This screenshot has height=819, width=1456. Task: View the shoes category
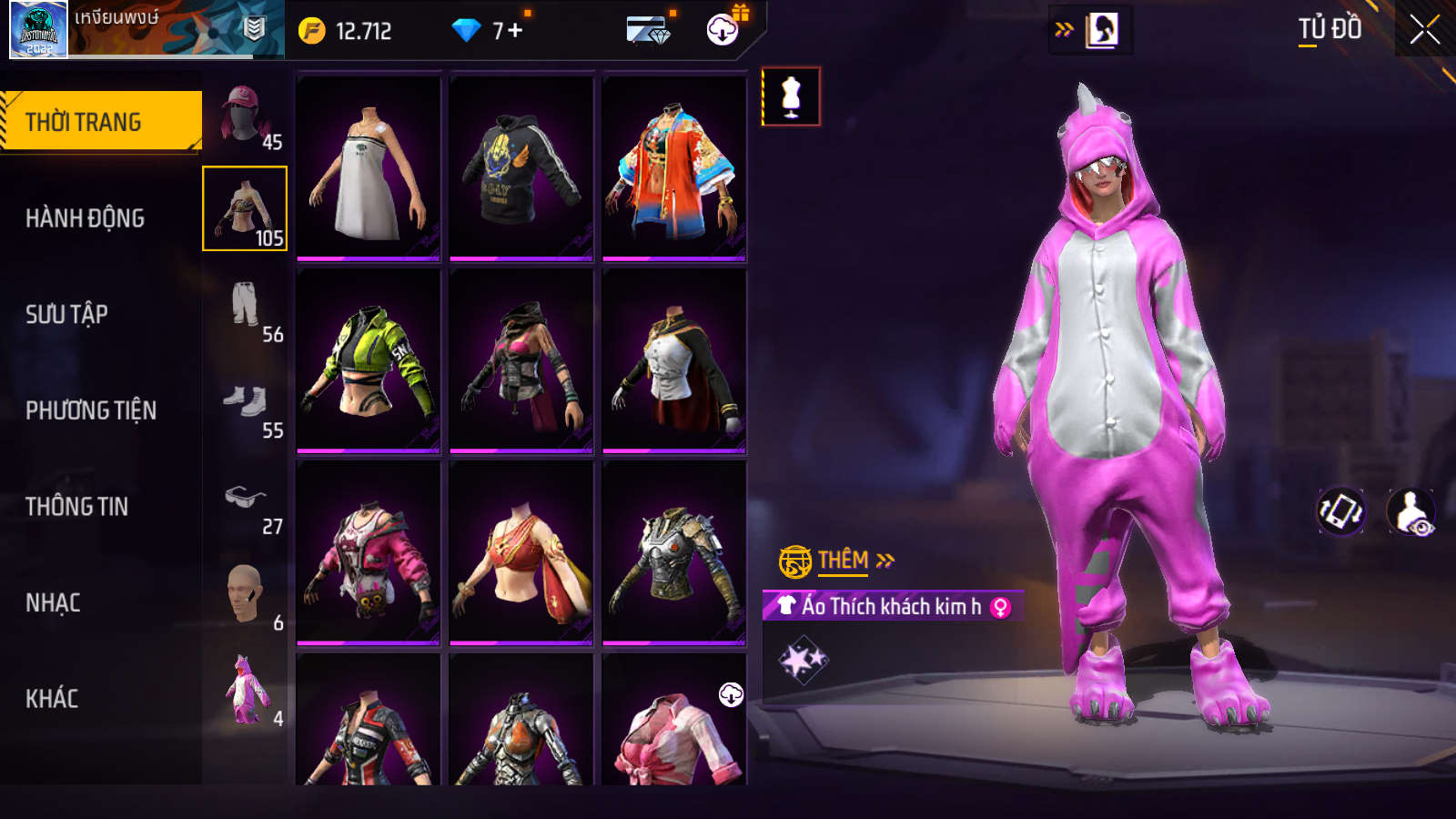[x=246, y=405]
